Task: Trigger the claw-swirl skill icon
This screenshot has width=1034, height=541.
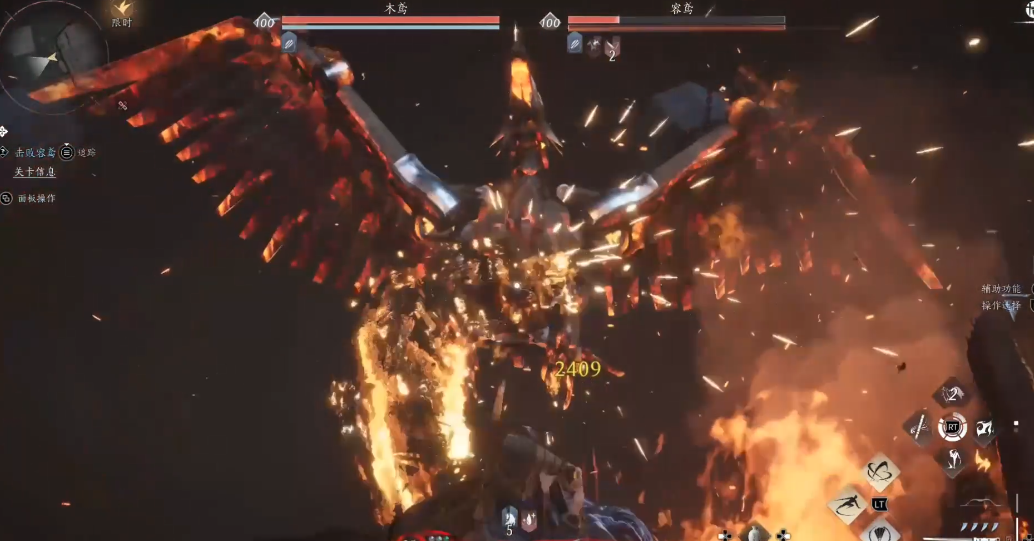Action: [x=984, y=429]
